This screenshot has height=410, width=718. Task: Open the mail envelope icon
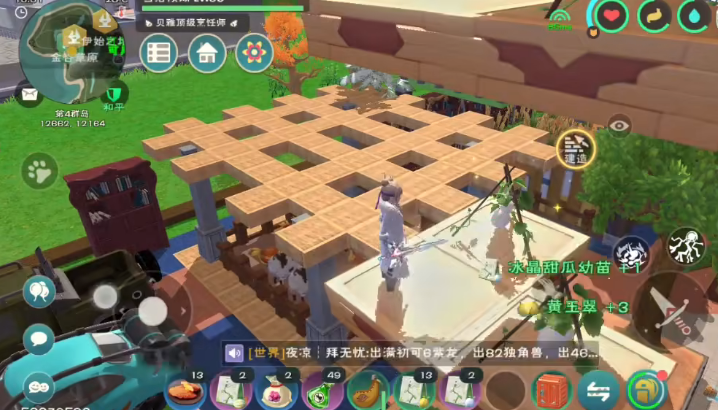point(27,95)
